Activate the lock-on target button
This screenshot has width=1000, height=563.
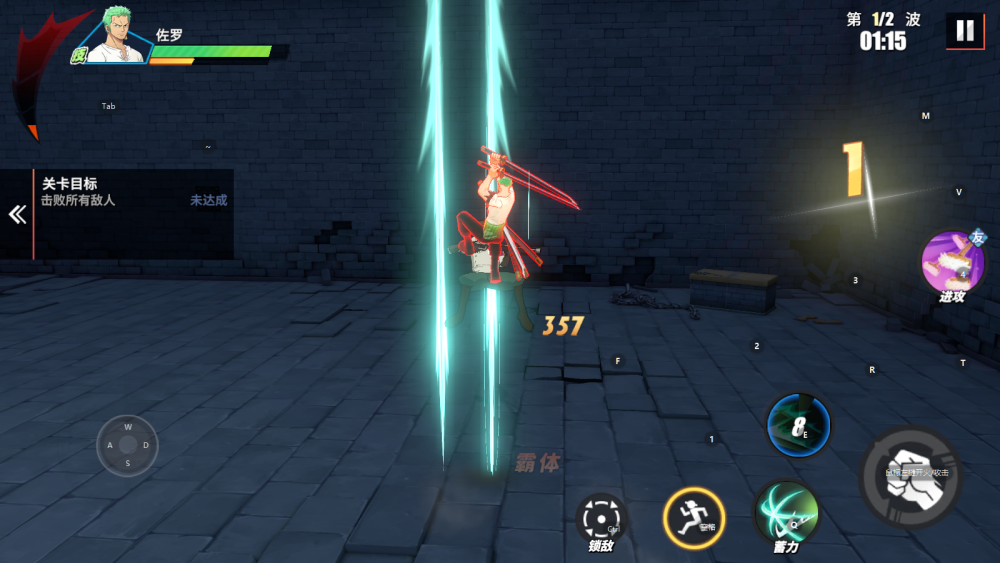(600, 518)
